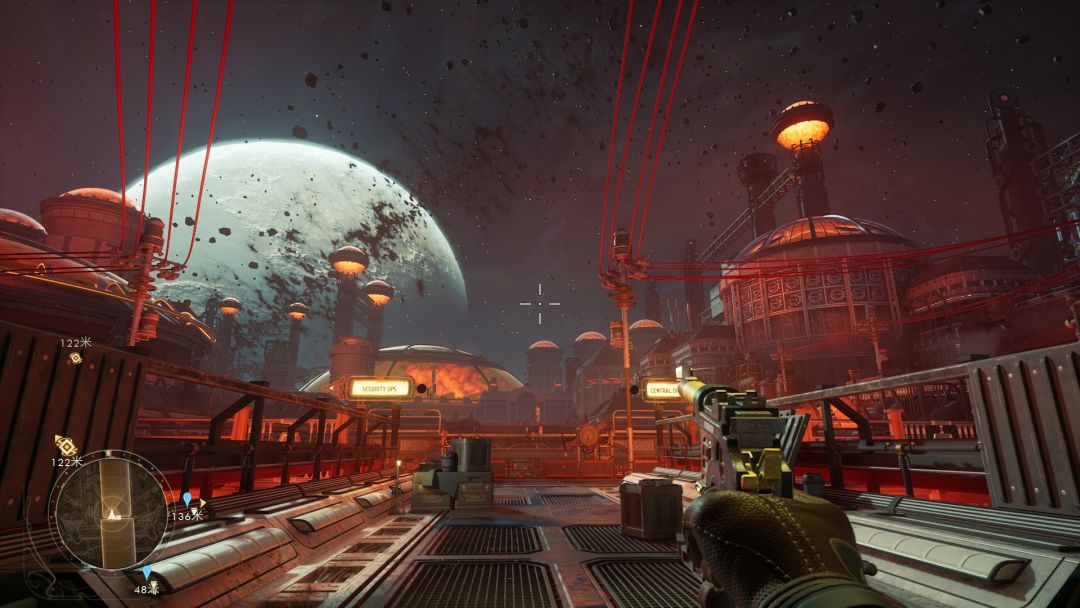Screen dimensions: 1080x608
Task: Select the gold quest marker beside the minimap
Action: point(66,444)
